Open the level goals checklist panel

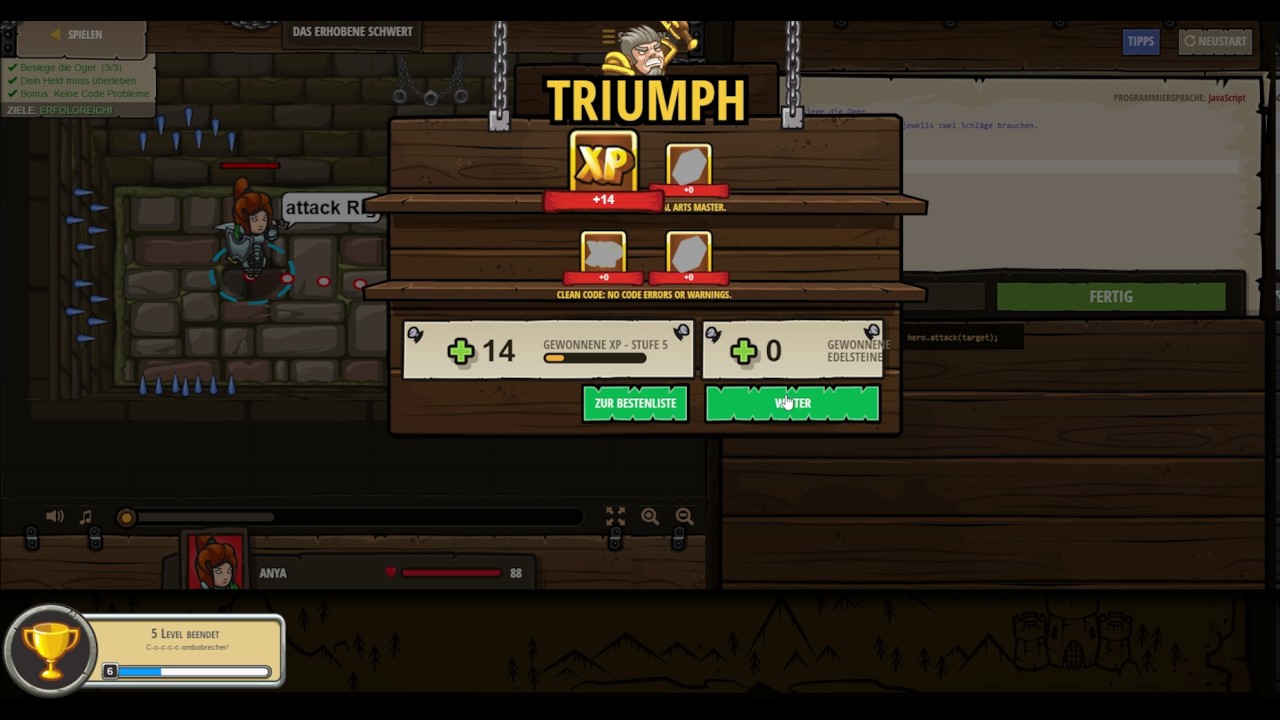pyautogui.click(x=78, y=87)
